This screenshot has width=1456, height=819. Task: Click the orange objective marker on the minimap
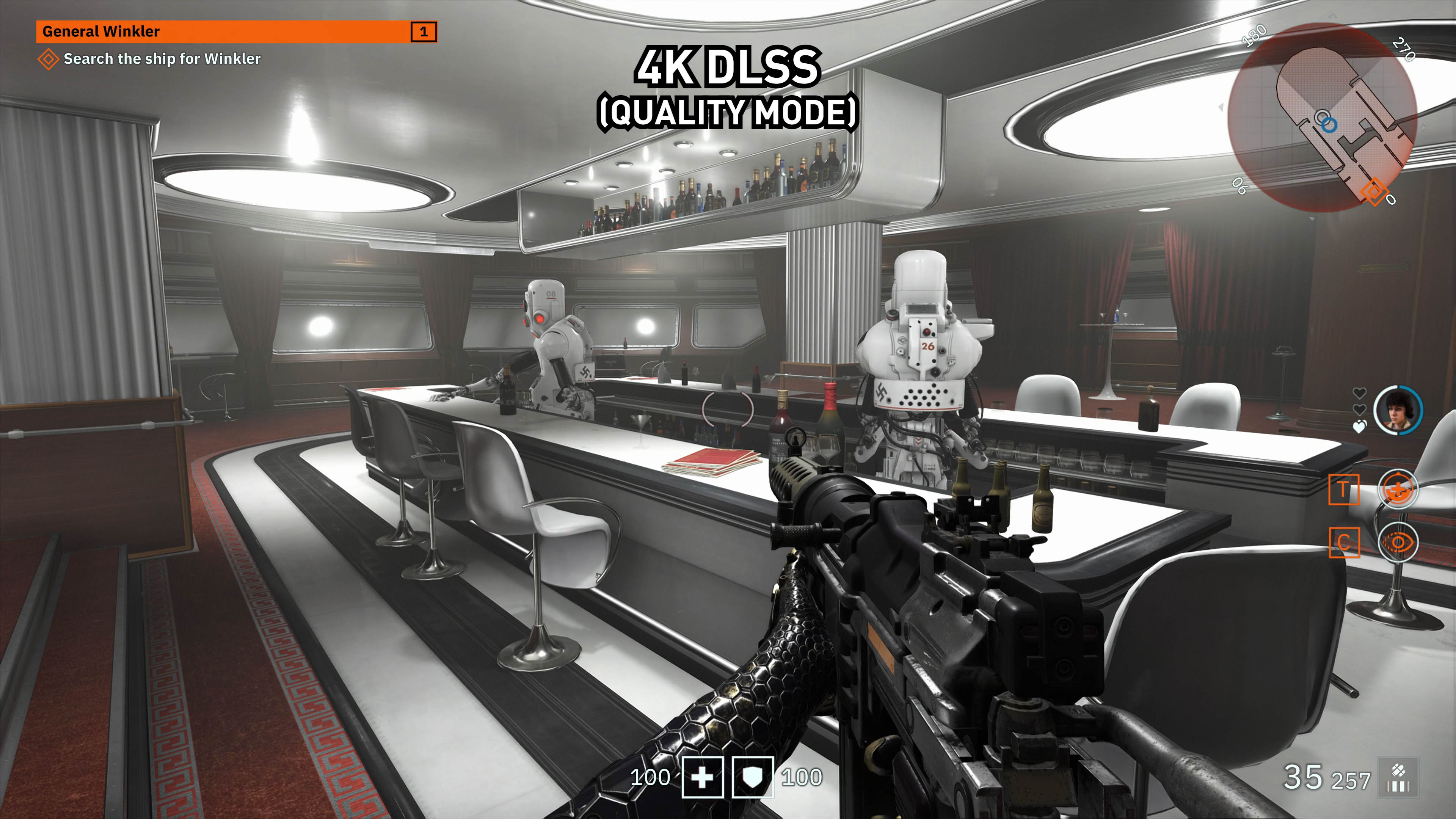pyautogui.click(x=1373, y=190)
